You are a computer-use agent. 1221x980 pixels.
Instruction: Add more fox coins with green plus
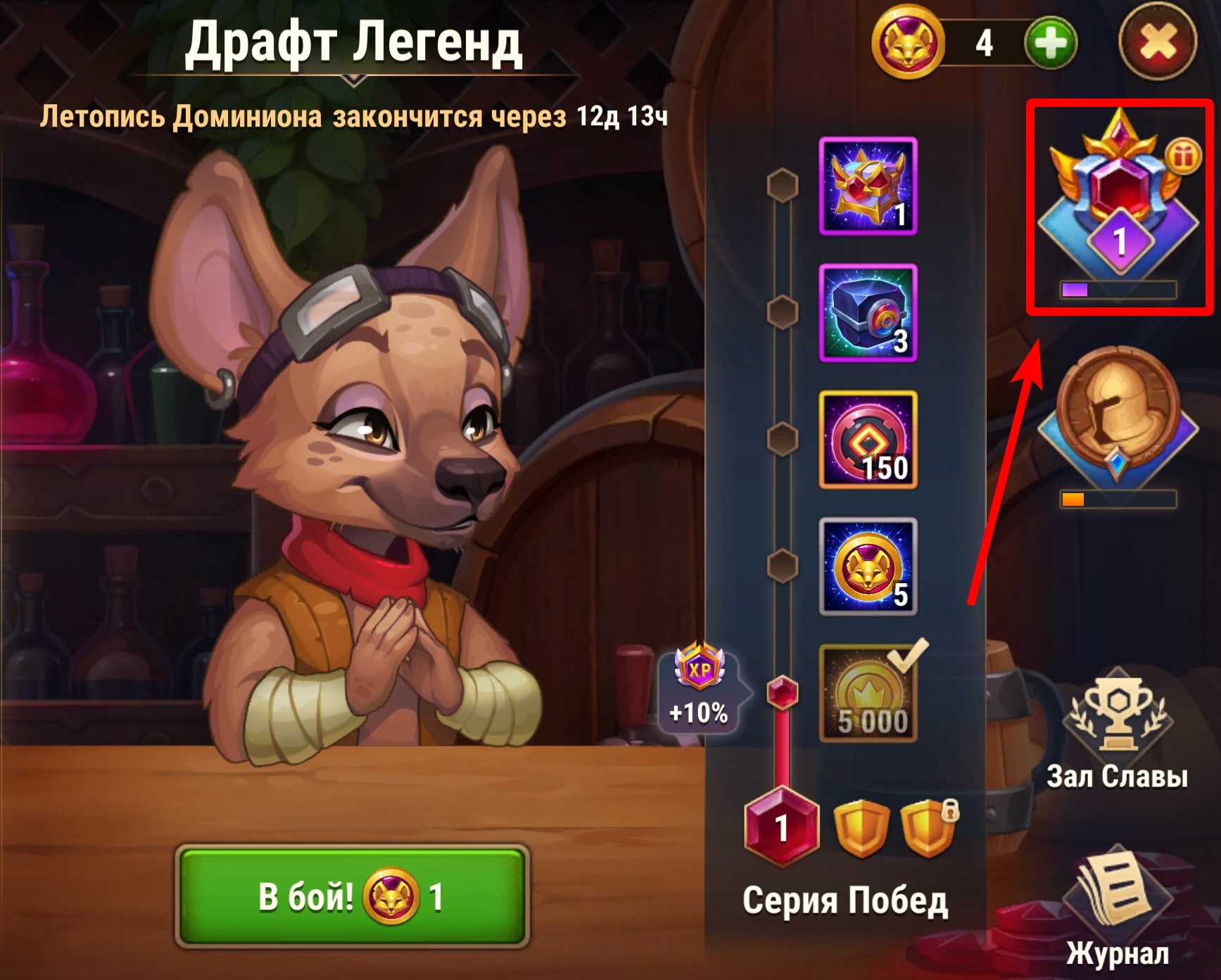click(1050, 44)
